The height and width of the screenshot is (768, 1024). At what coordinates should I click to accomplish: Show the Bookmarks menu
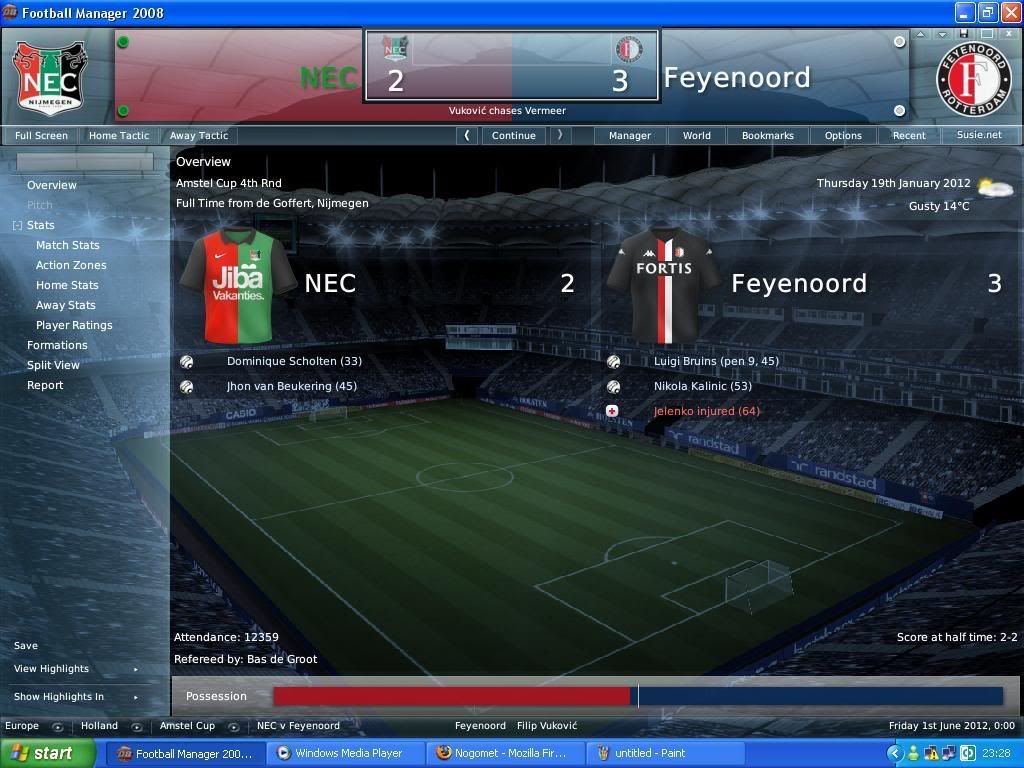(x=767, y=135)
